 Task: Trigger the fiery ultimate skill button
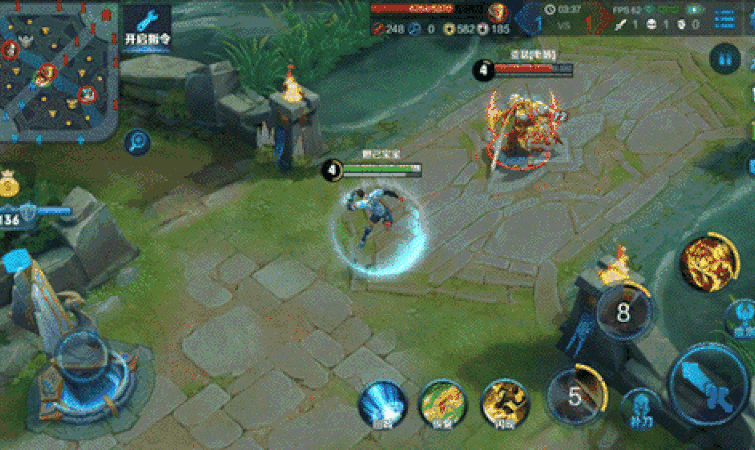tap(709, 262)
